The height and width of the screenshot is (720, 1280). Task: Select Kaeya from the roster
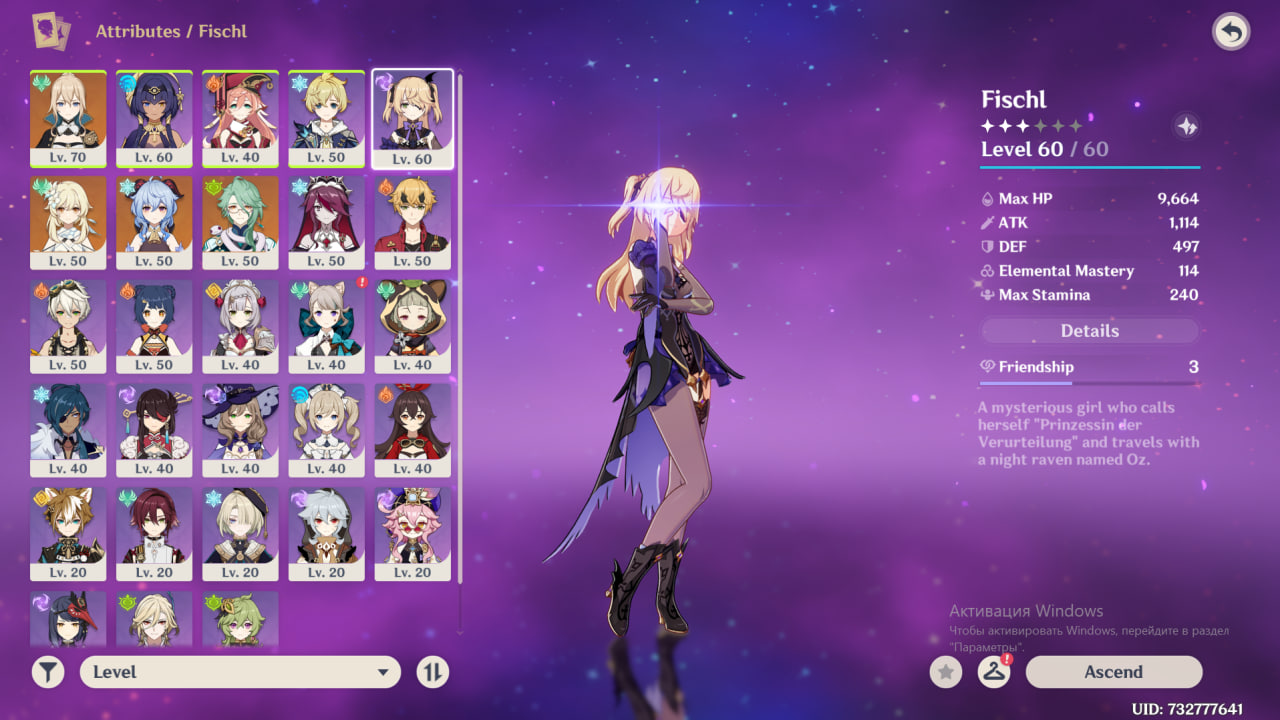[x=68, y=430]
